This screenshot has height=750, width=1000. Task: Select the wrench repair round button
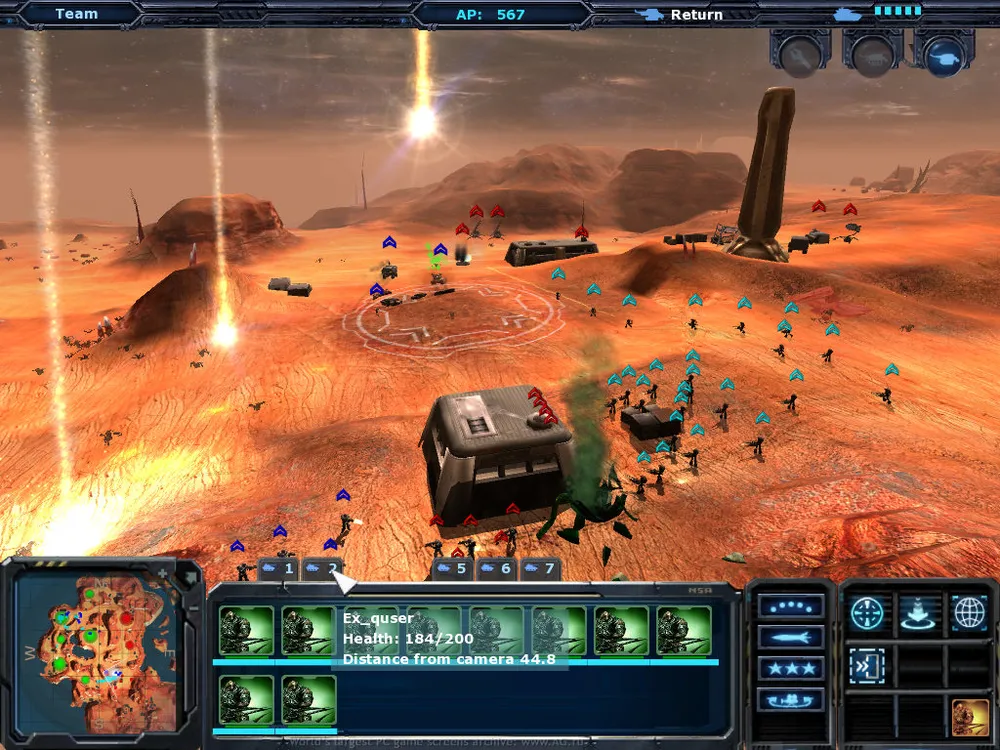(x=800, y=56)
